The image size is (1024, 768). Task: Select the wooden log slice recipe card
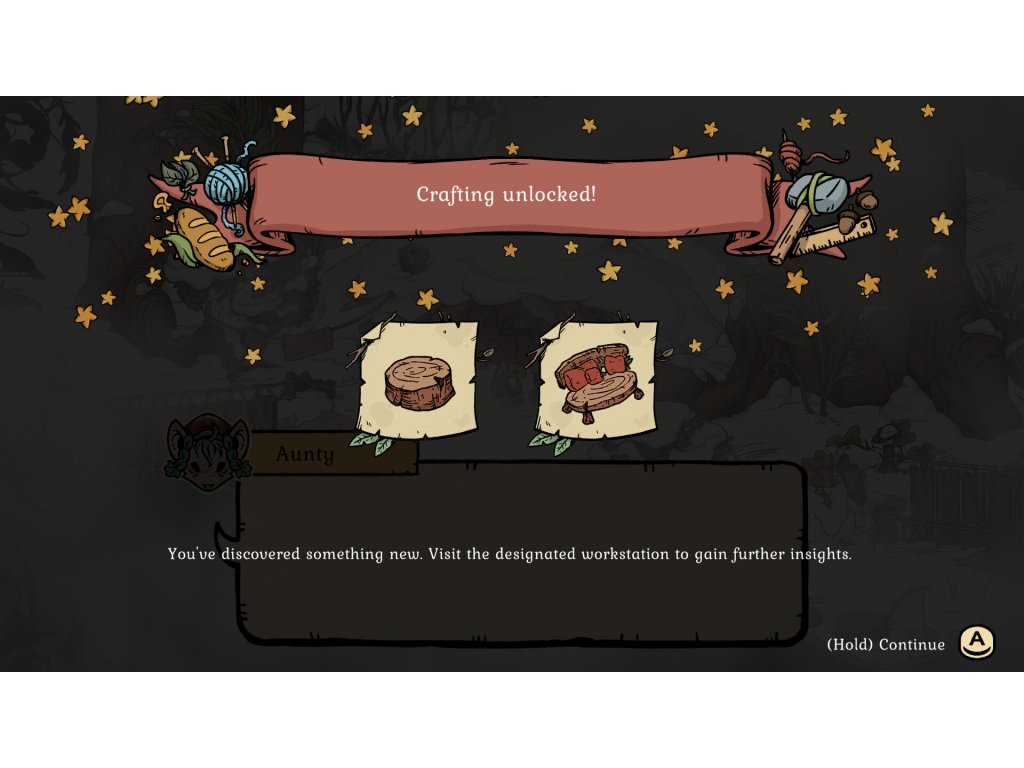pos(418,379)
